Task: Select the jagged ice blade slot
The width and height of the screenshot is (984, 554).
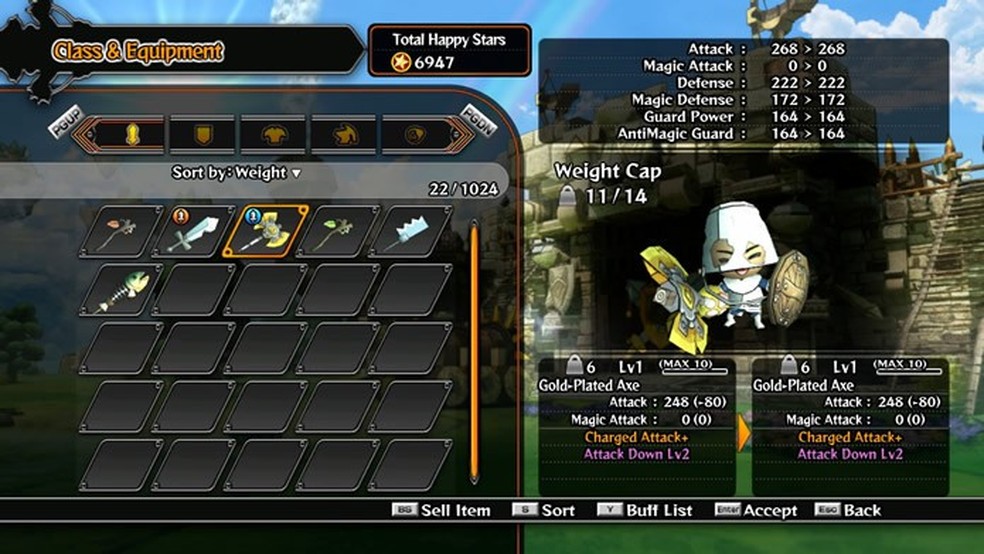Action: point(411,232)
